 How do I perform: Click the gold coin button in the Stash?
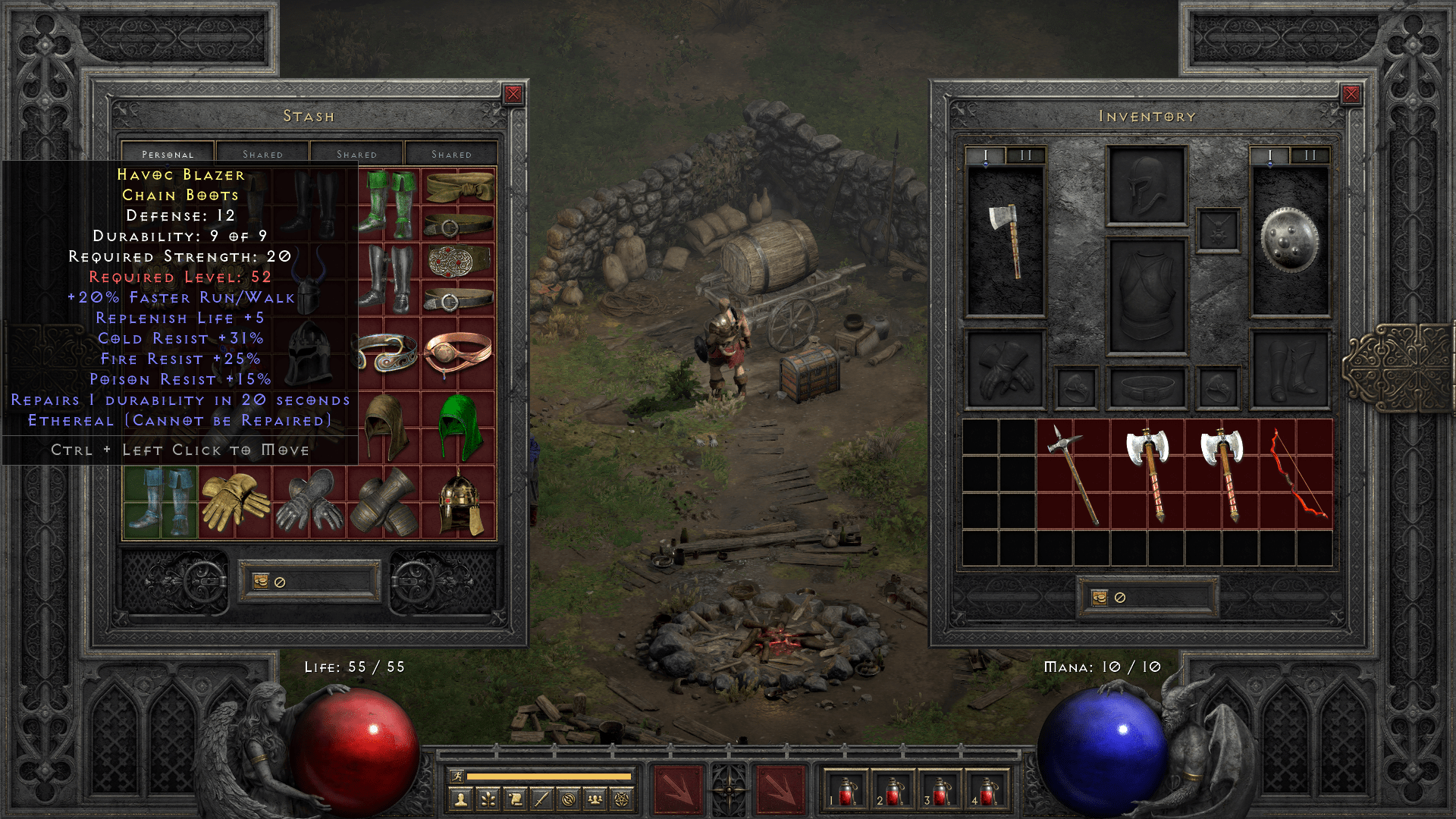(x=262, y=582)
